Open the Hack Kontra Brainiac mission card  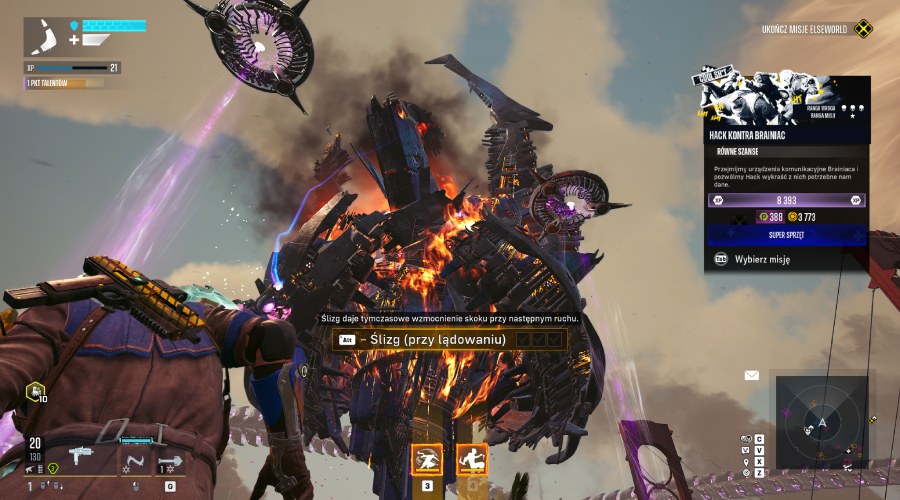coord(787,135)
